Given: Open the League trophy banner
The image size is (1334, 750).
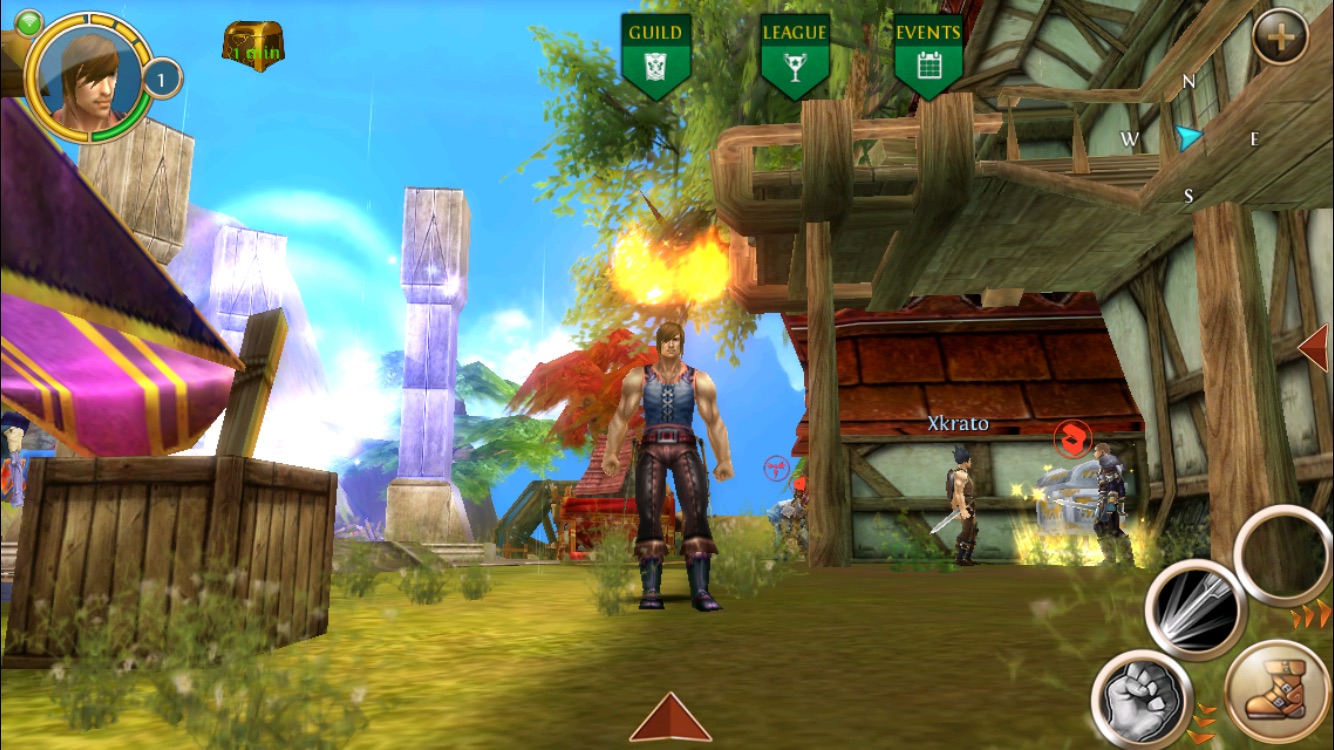Looking at the screenshot, I should [x=794, y=56].
